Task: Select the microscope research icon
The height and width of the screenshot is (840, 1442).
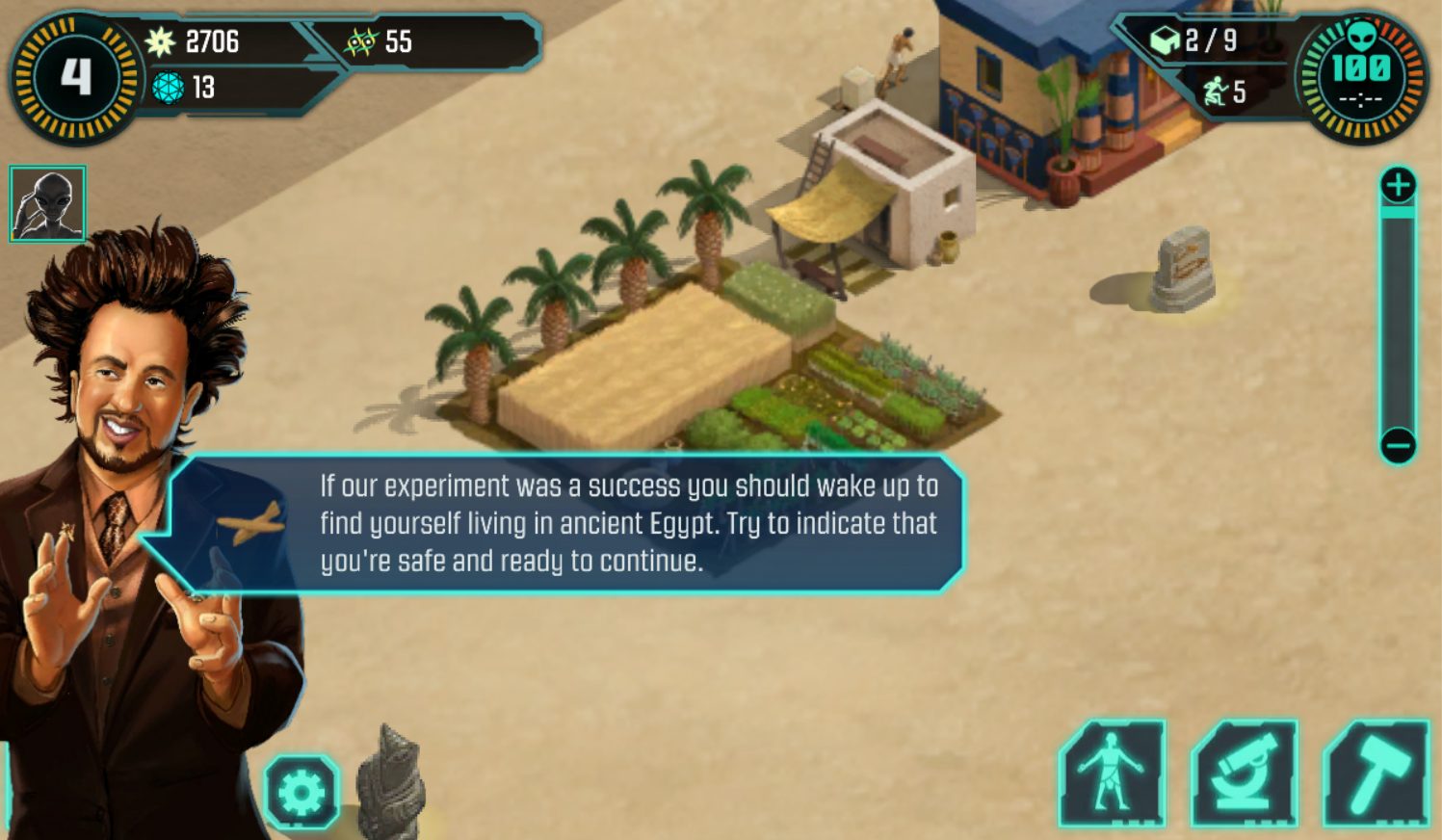Action: point(1243,776)
